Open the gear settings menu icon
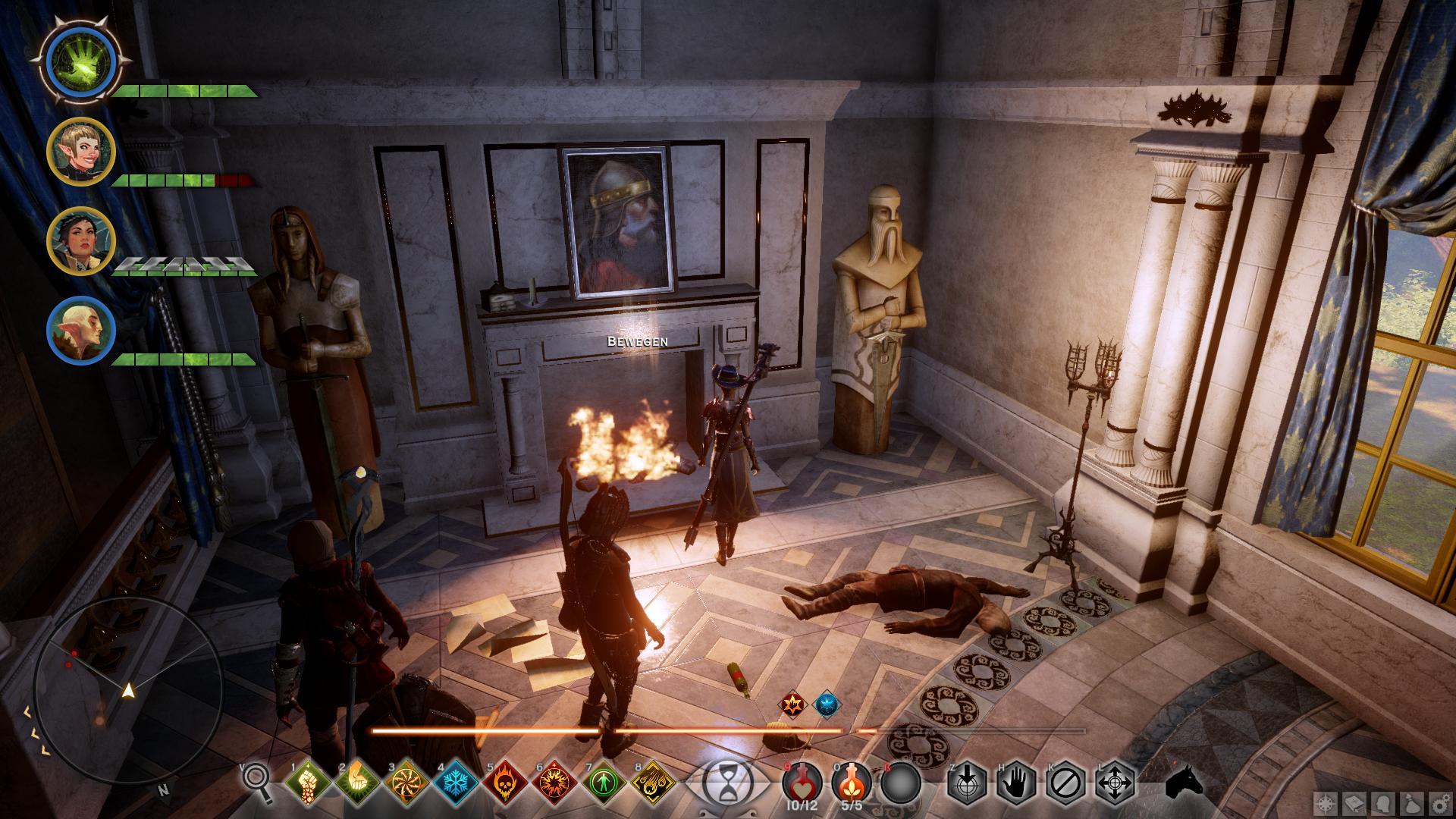The image size is (1456, 819). 1439,802
